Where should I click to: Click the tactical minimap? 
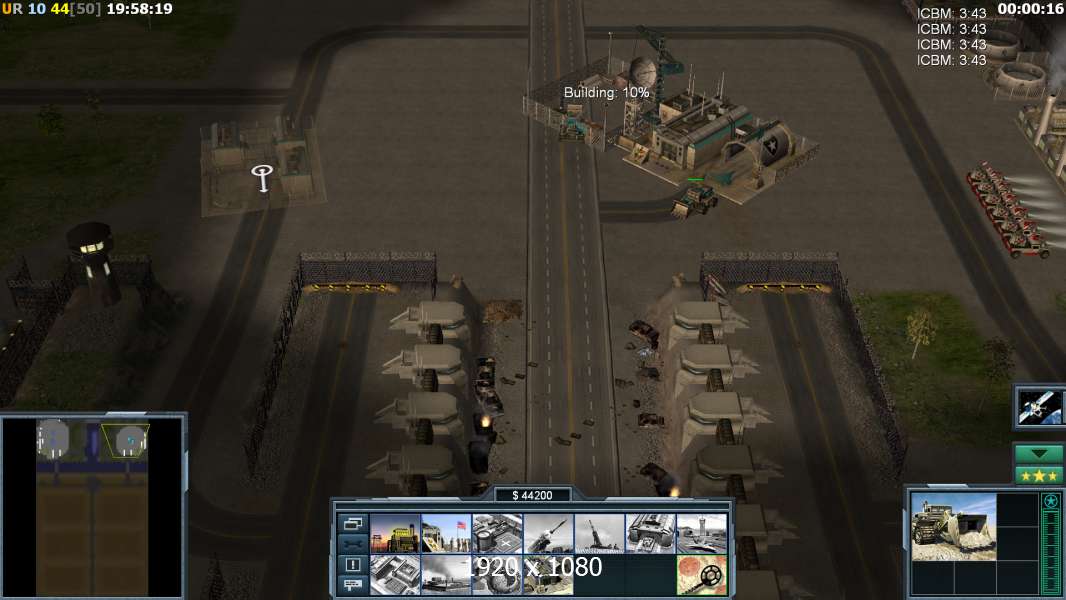93,507
